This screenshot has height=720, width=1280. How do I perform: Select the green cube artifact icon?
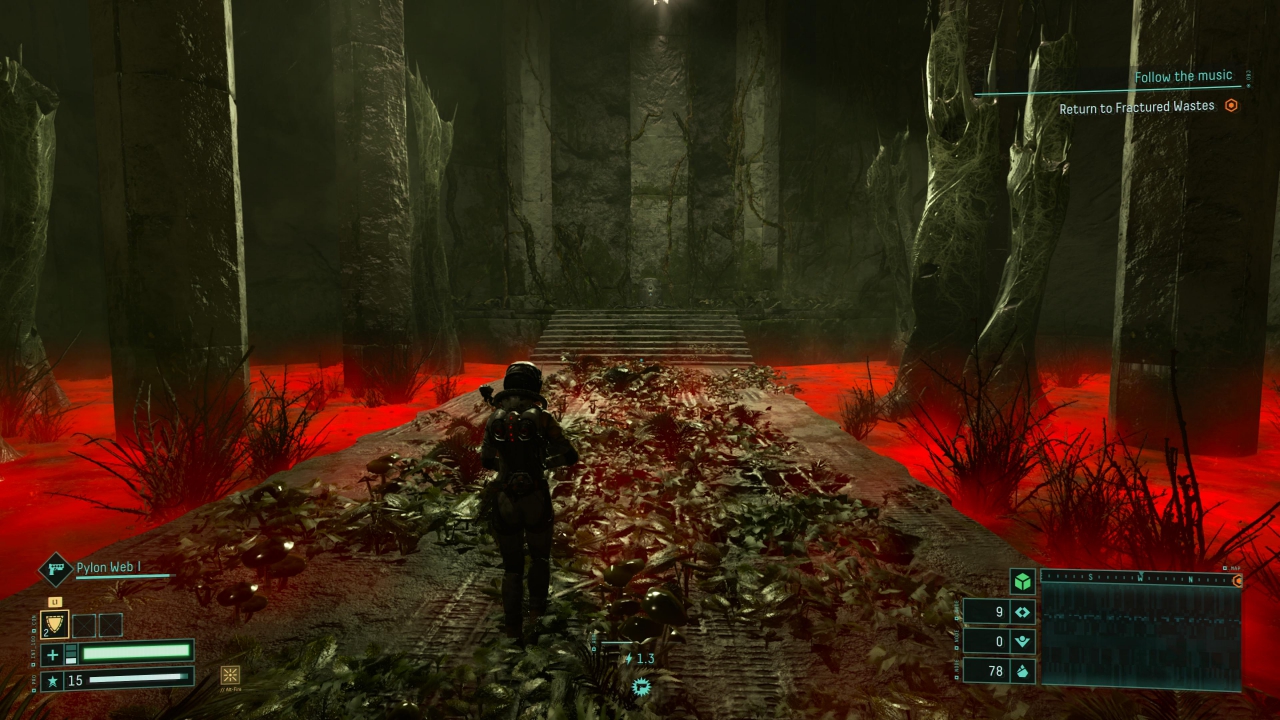pyautogui.click(x=1022, y=582)
